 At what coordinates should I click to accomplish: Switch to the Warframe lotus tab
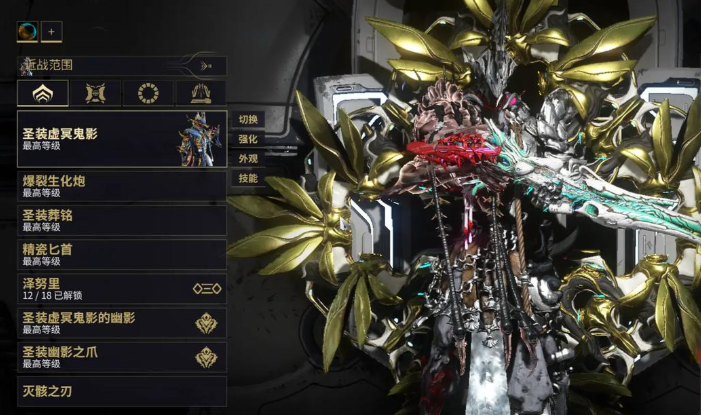pyautogui.click(x=43, y=94)
